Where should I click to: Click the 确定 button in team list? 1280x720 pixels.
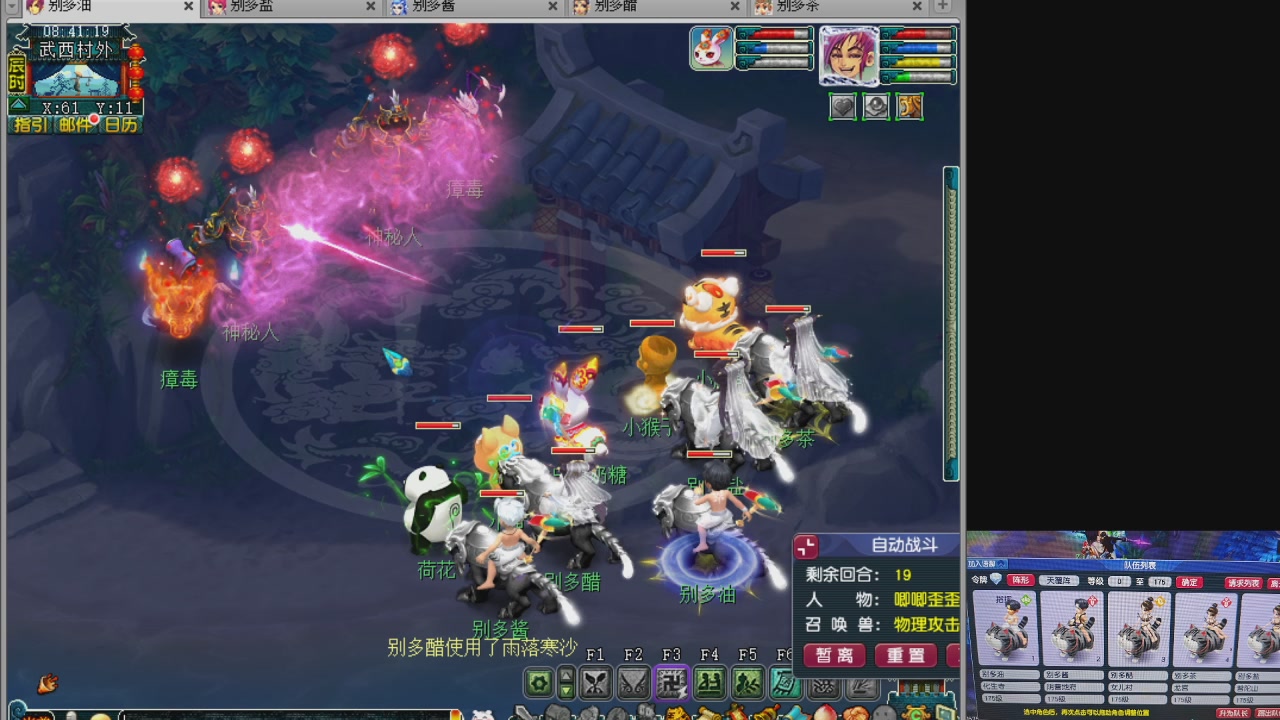pyautogui.click(x=1189, y=582)
